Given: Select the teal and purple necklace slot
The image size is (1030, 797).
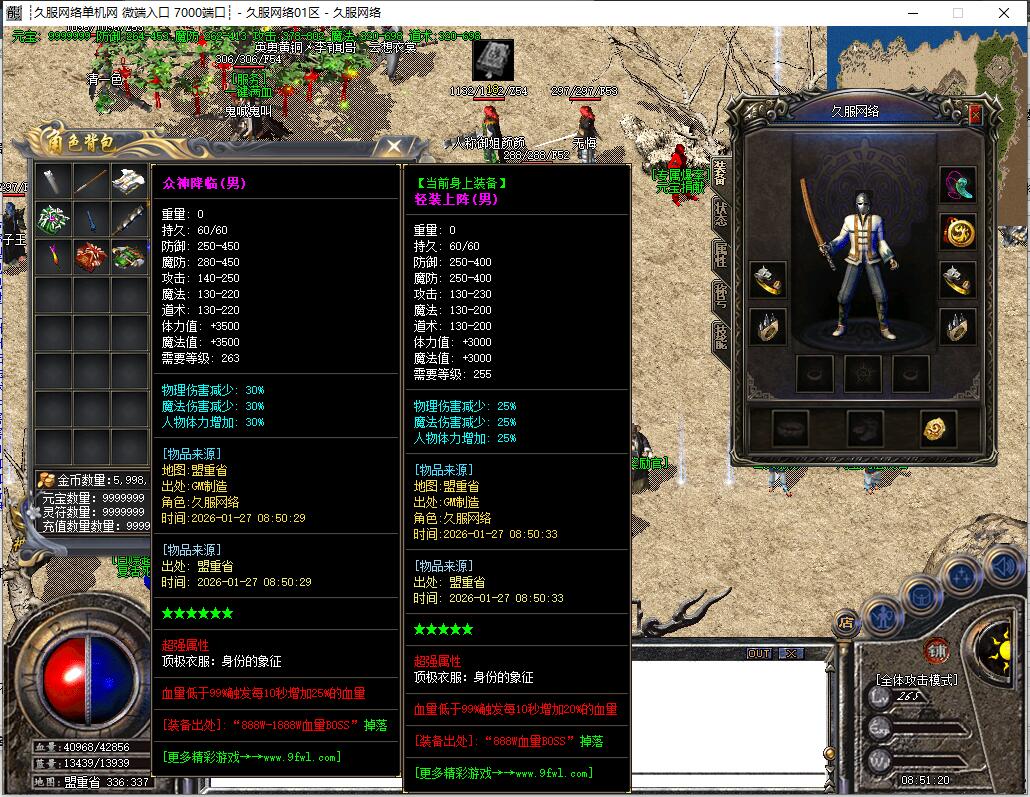Looking at the screenshot, I should tap(957, 185).
